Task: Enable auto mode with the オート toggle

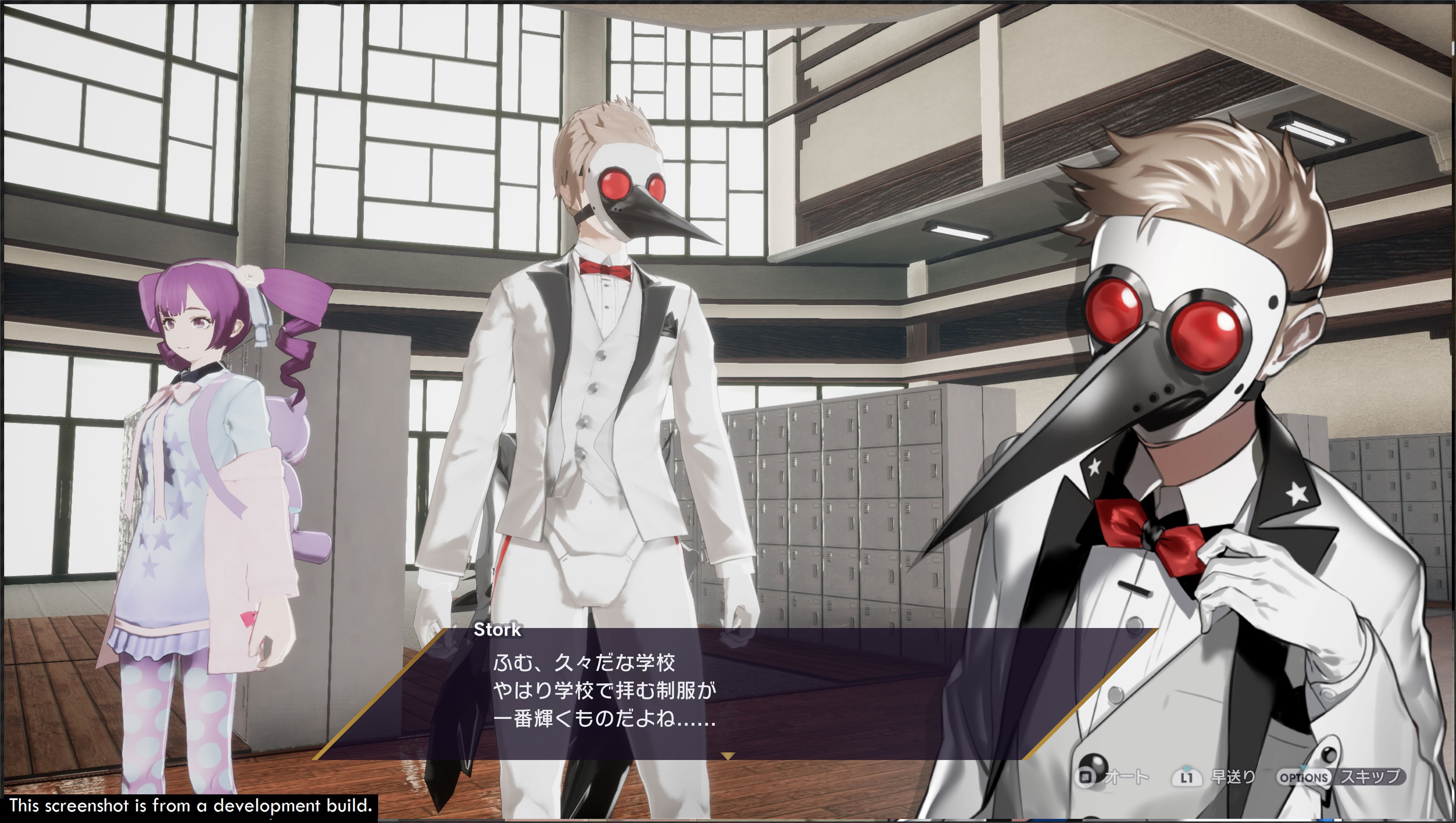Action: pos(1127,777)
